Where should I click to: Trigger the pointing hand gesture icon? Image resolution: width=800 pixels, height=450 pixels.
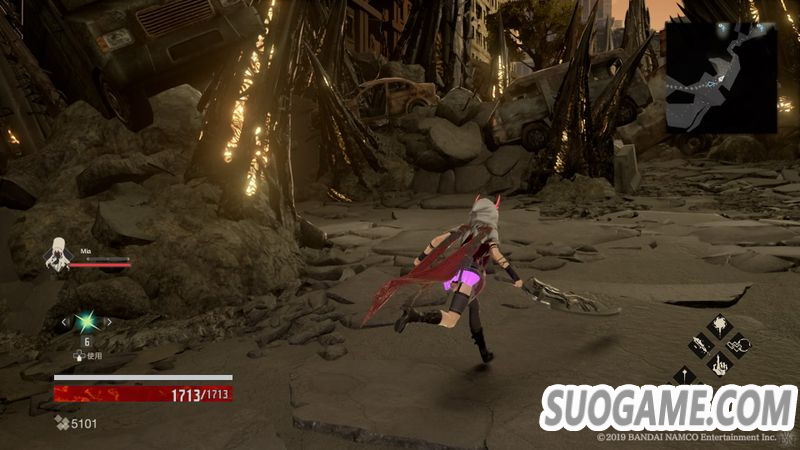720,365
